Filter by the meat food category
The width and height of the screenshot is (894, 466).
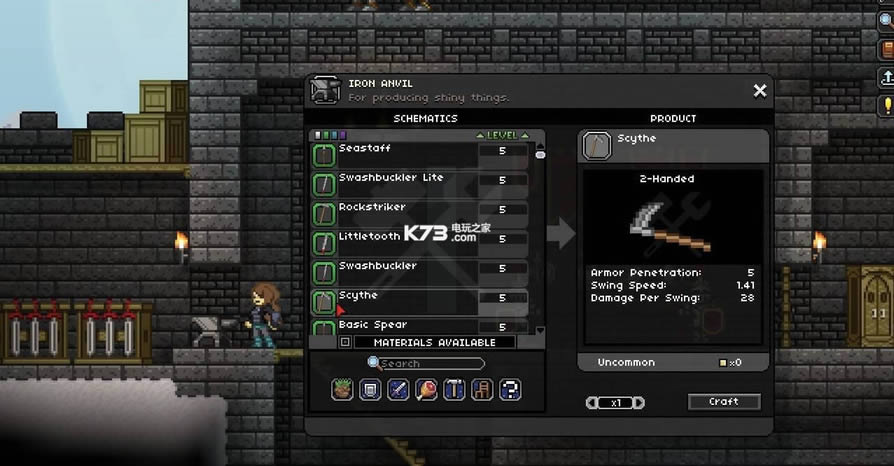[x=426, y=390]
